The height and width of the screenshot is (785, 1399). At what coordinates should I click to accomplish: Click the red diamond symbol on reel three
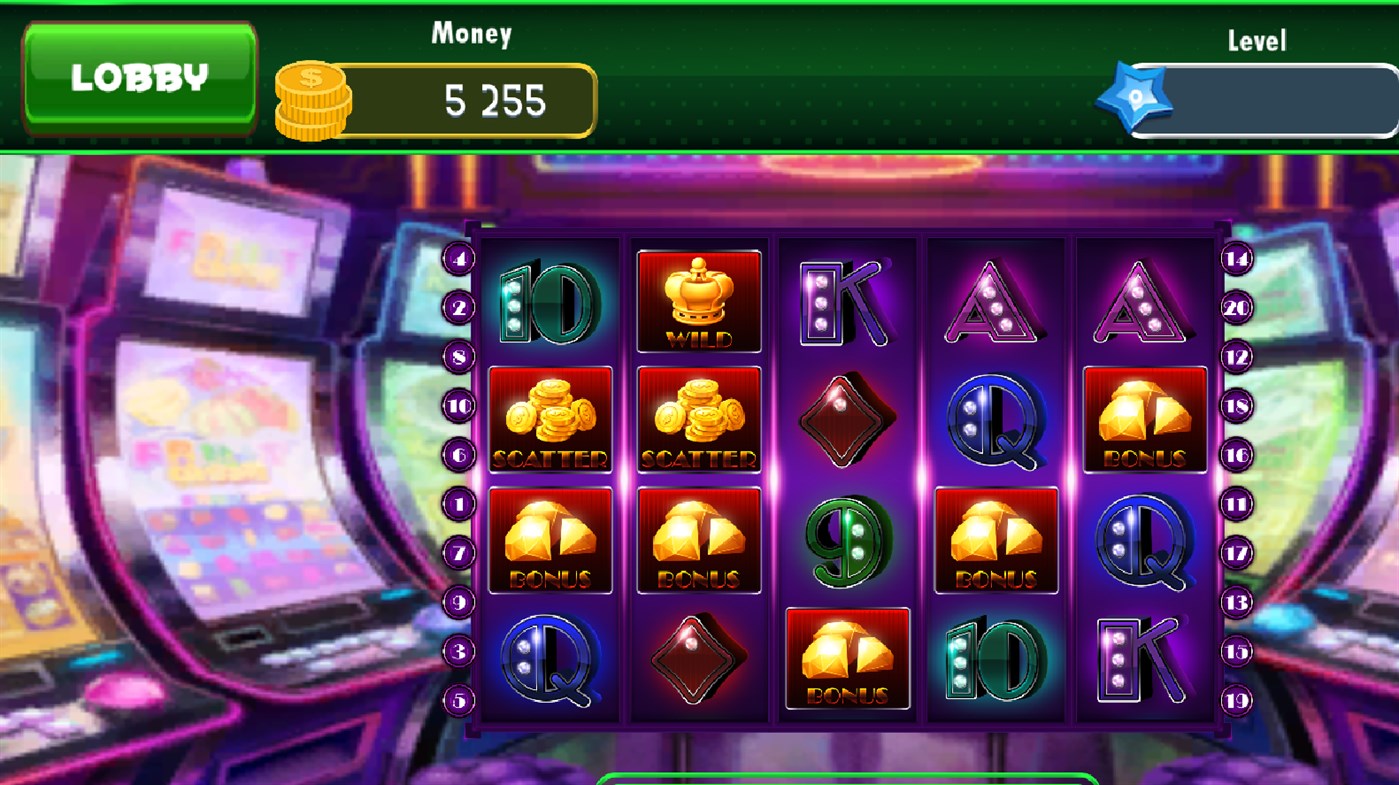click(x=847, y=419)
